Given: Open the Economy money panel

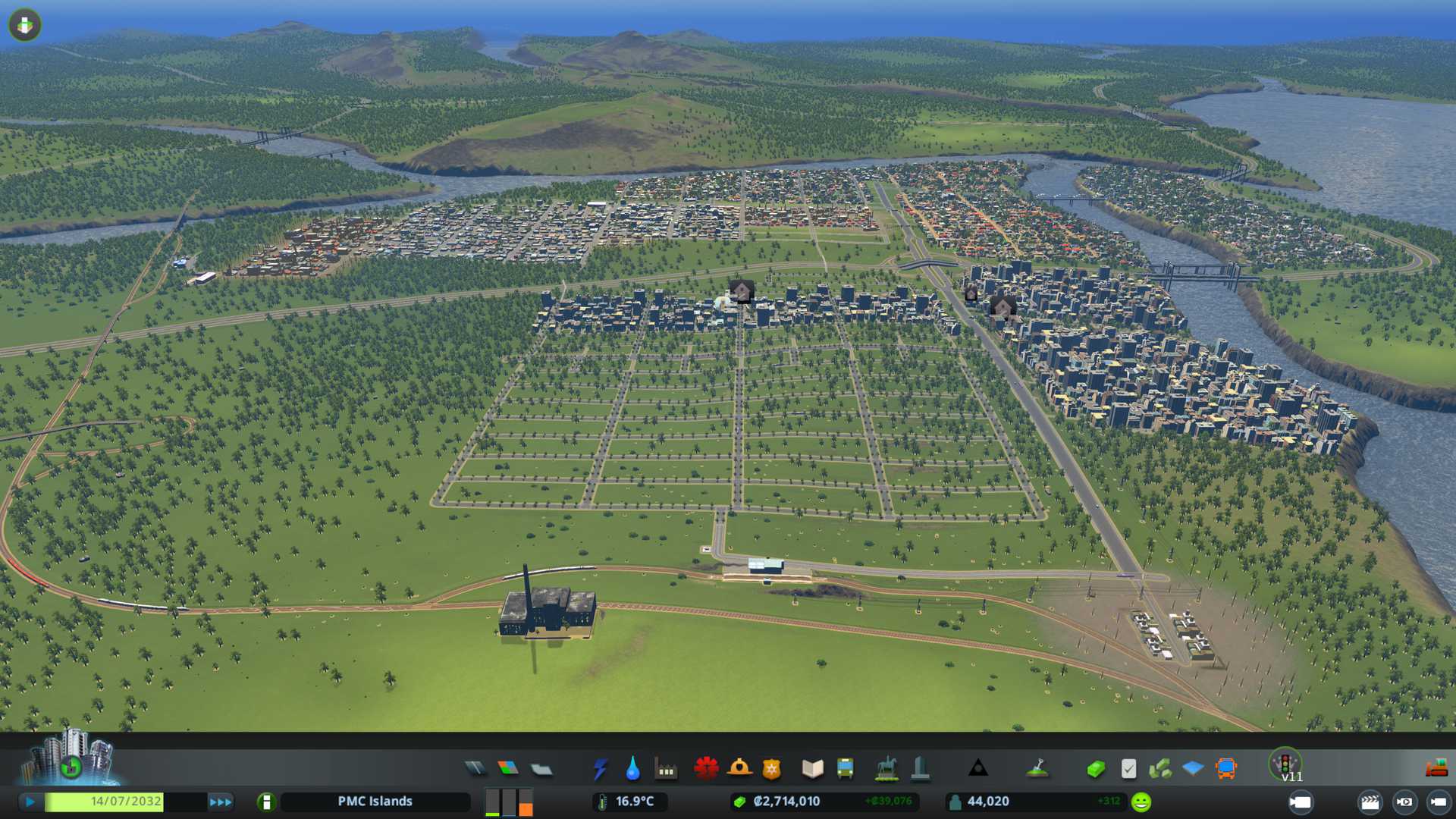Looking at the screenshot, I should 1096,769.
